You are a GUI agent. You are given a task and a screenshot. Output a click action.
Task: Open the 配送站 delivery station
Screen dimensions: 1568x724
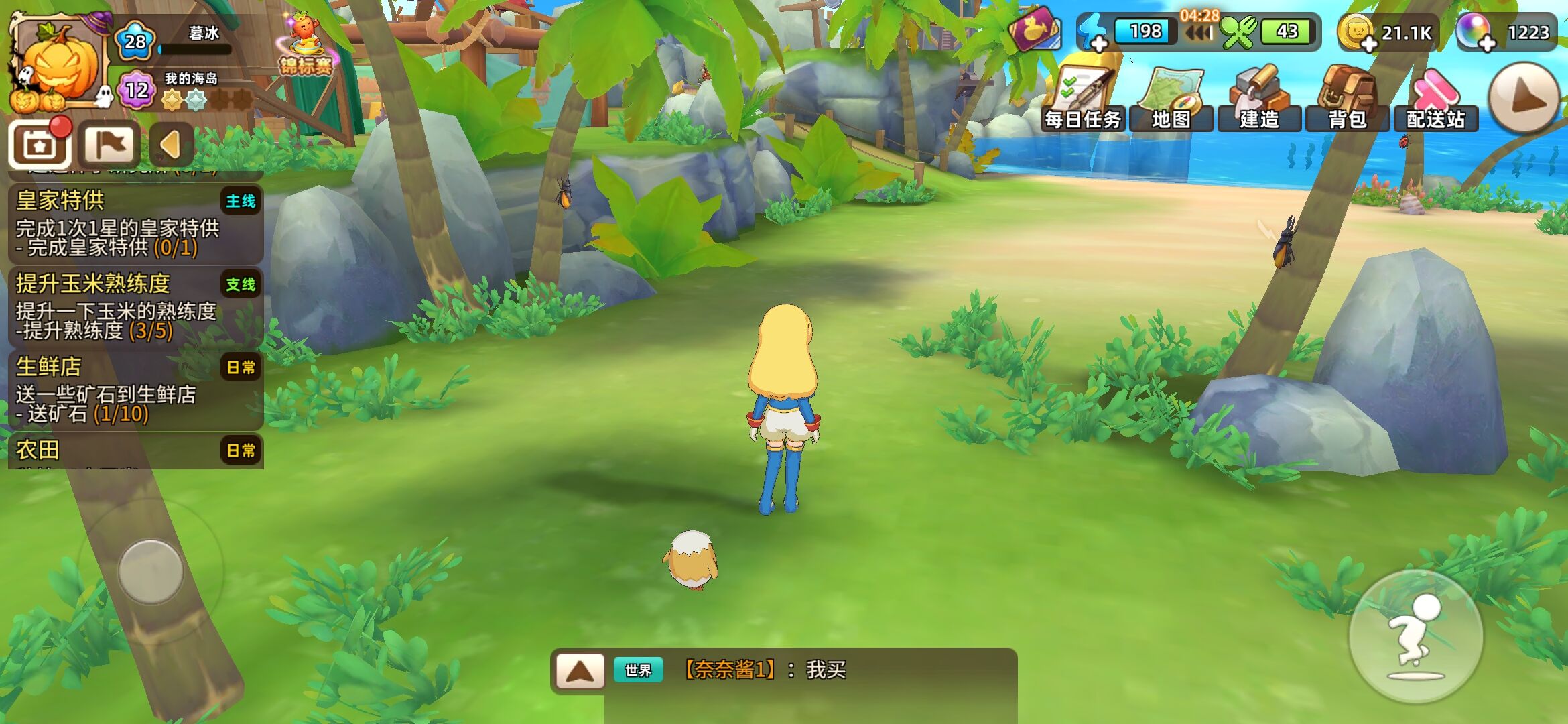(1435, 99)
